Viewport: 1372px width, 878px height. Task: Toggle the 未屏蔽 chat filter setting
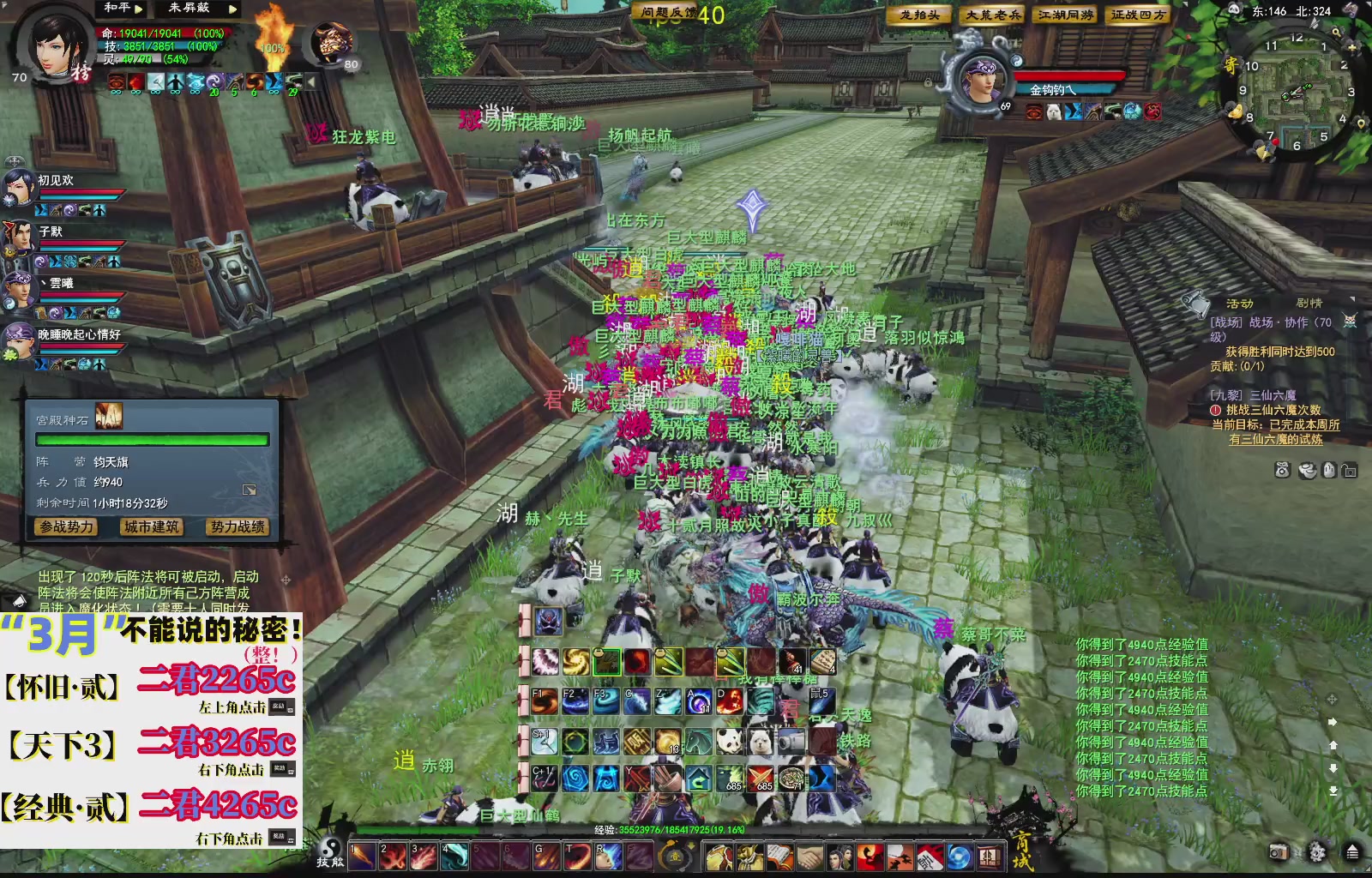(189, 8)
